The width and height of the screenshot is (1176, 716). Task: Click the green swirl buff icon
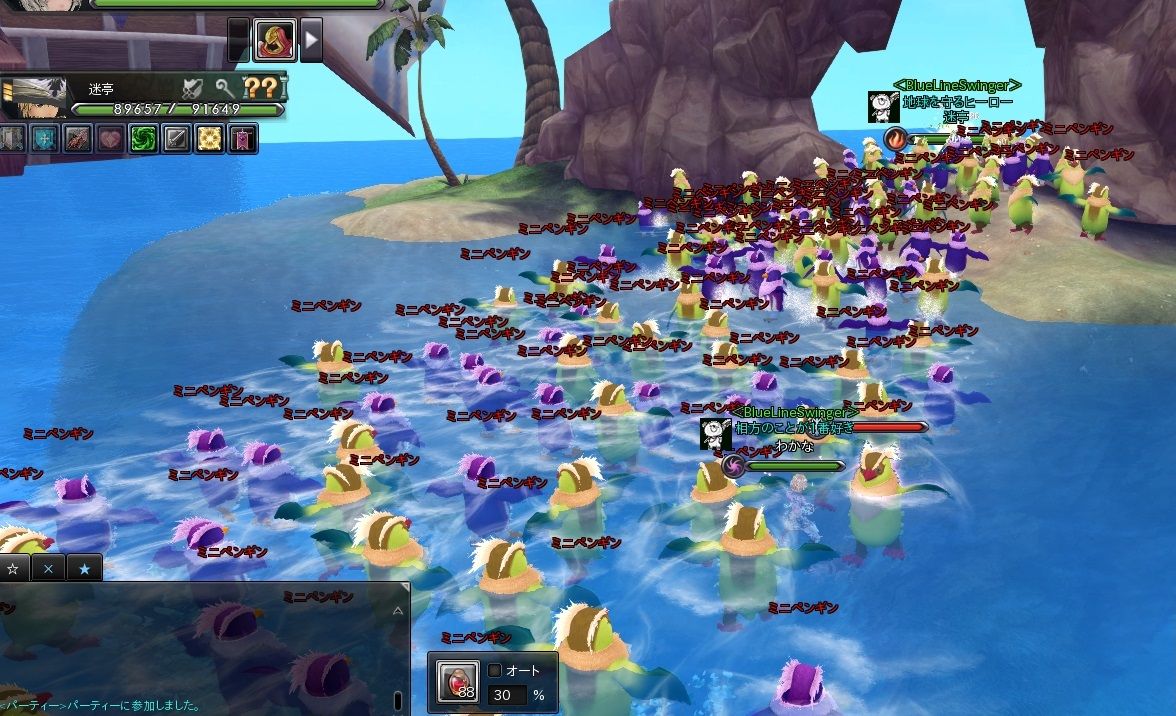143,138
